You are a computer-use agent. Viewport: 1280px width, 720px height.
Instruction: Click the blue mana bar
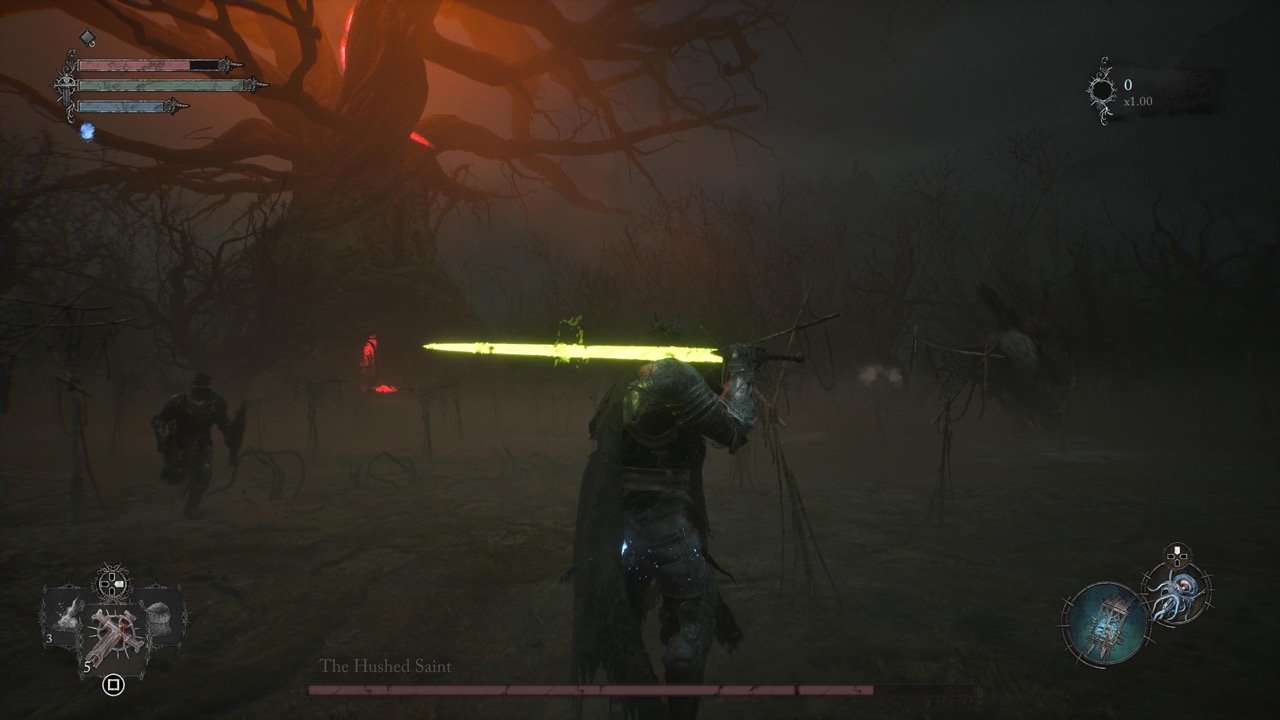122,106
